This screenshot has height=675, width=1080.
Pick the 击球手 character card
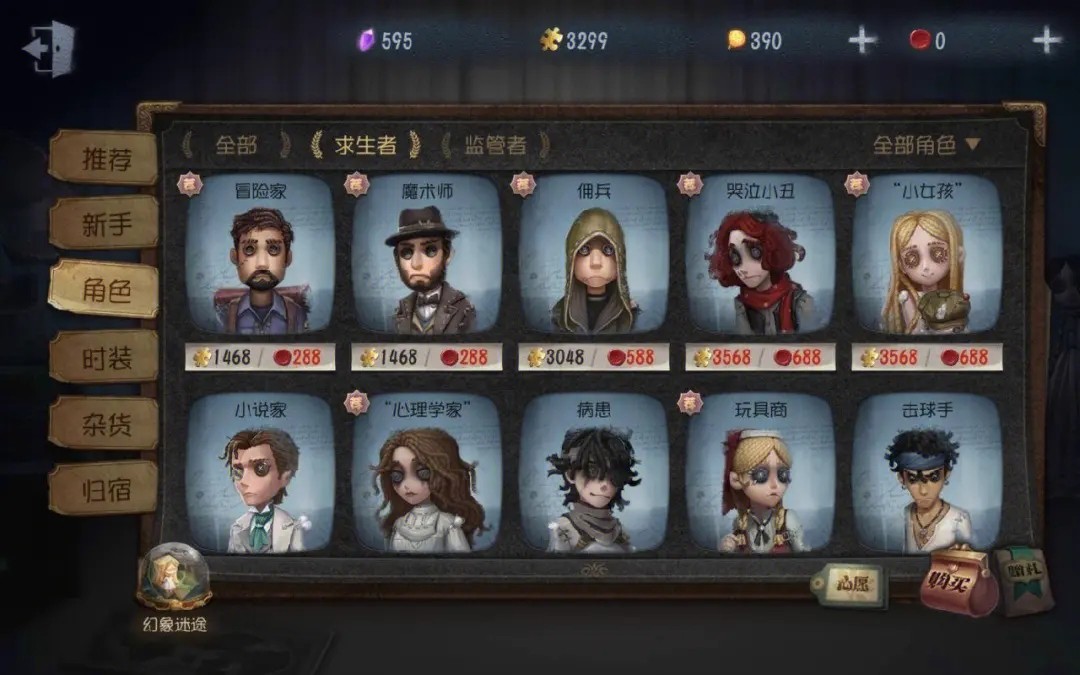pyautogui.click(x=927, y=475)
